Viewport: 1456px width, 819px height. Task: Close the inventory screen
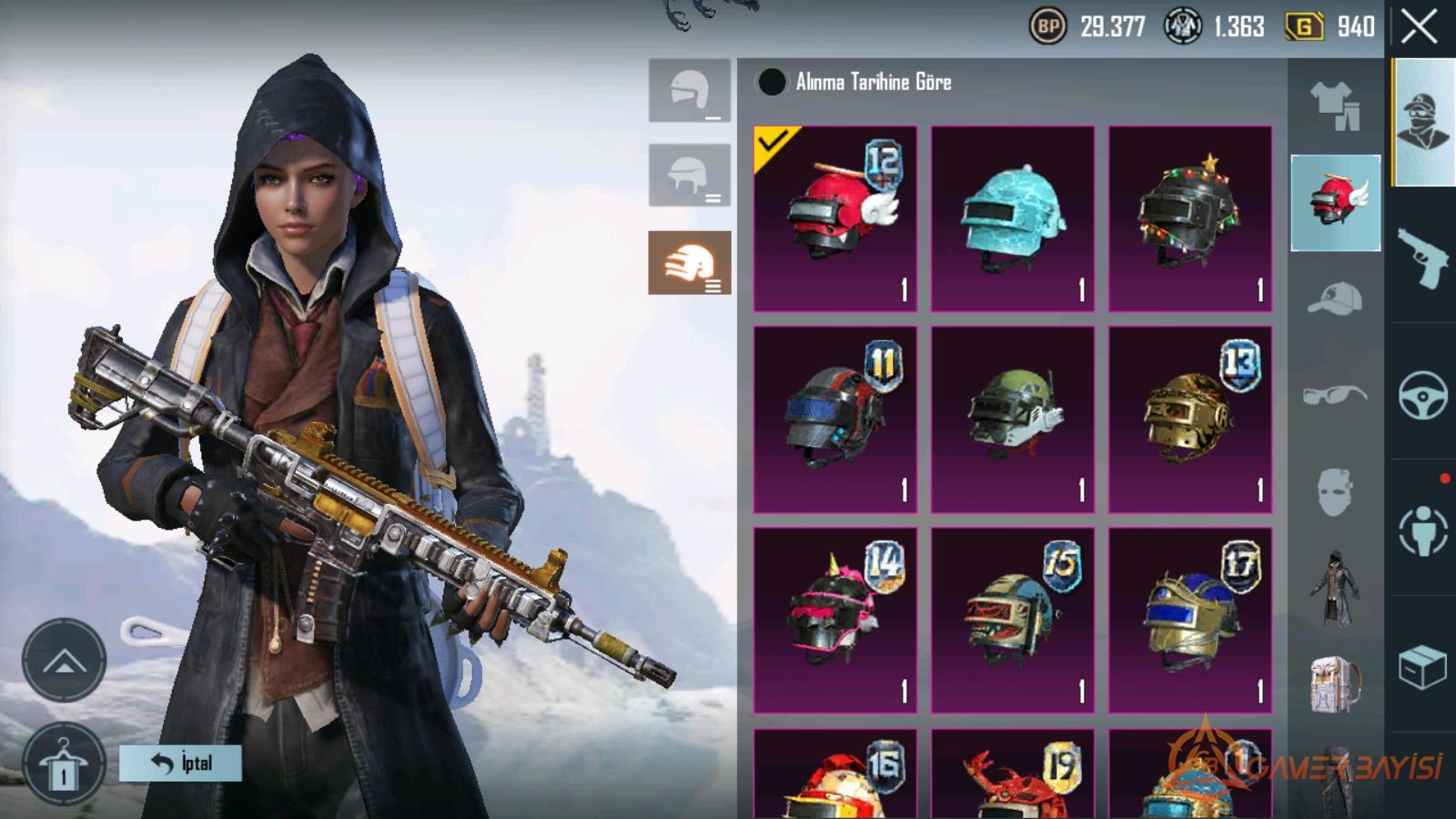point(1419,27)
